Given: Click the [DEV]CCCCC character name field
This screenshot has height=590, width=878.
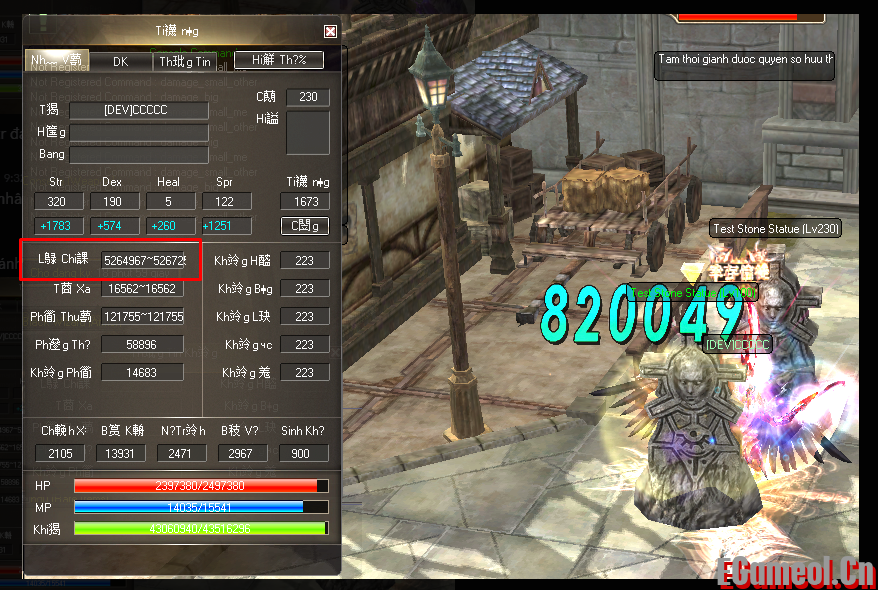Looking at the screenshot, I should tap(138, 110).
